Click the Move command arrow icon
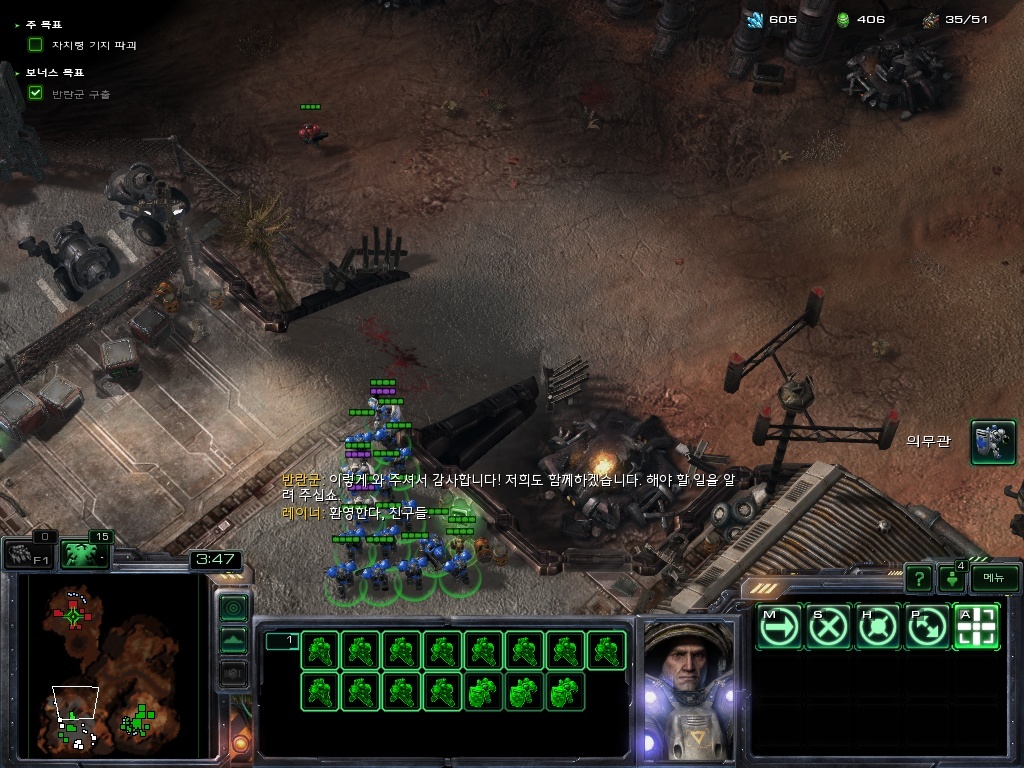 779,627
